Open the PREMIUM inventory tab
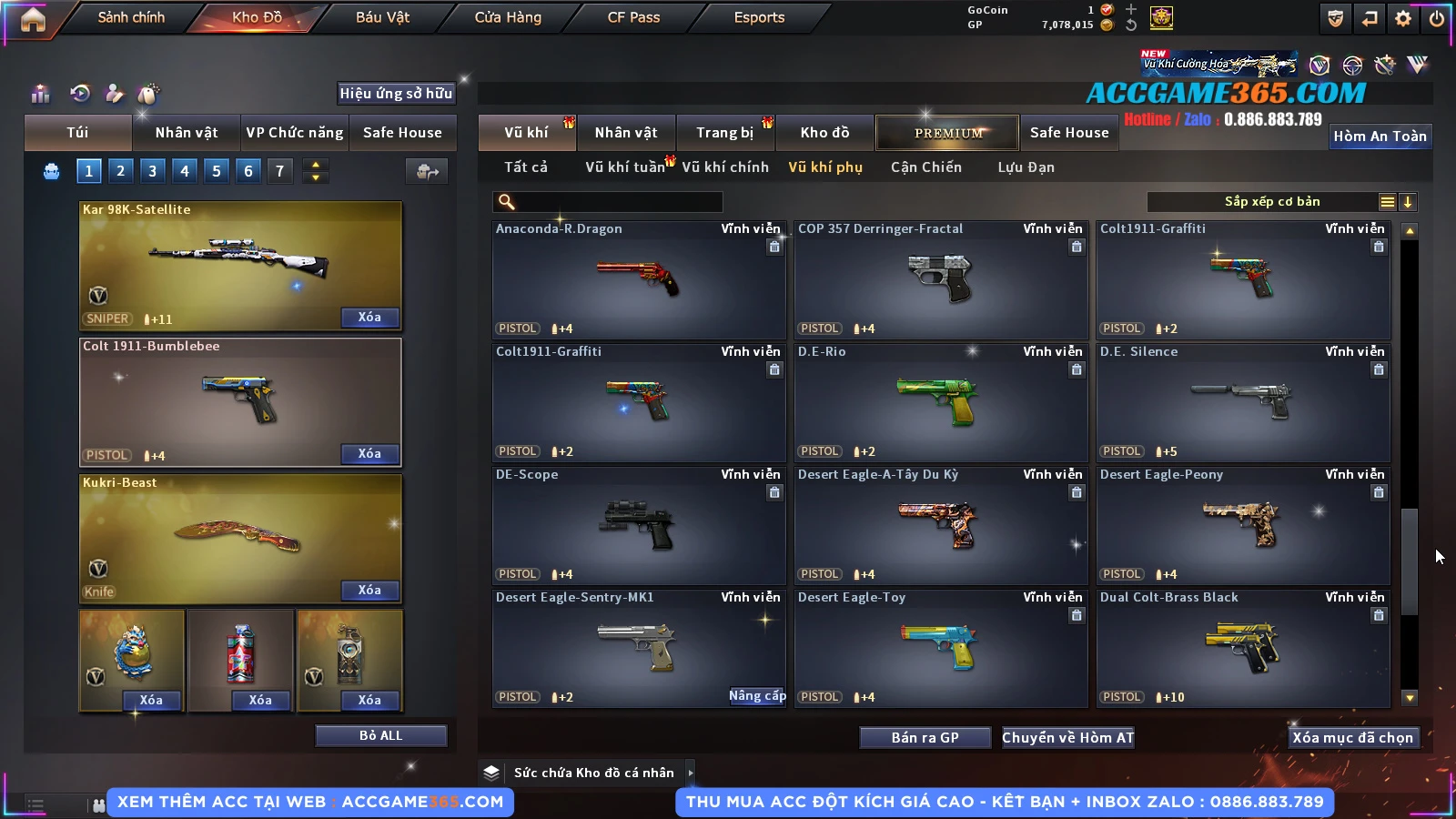1456x819 pixels. [x=947, y=133]
